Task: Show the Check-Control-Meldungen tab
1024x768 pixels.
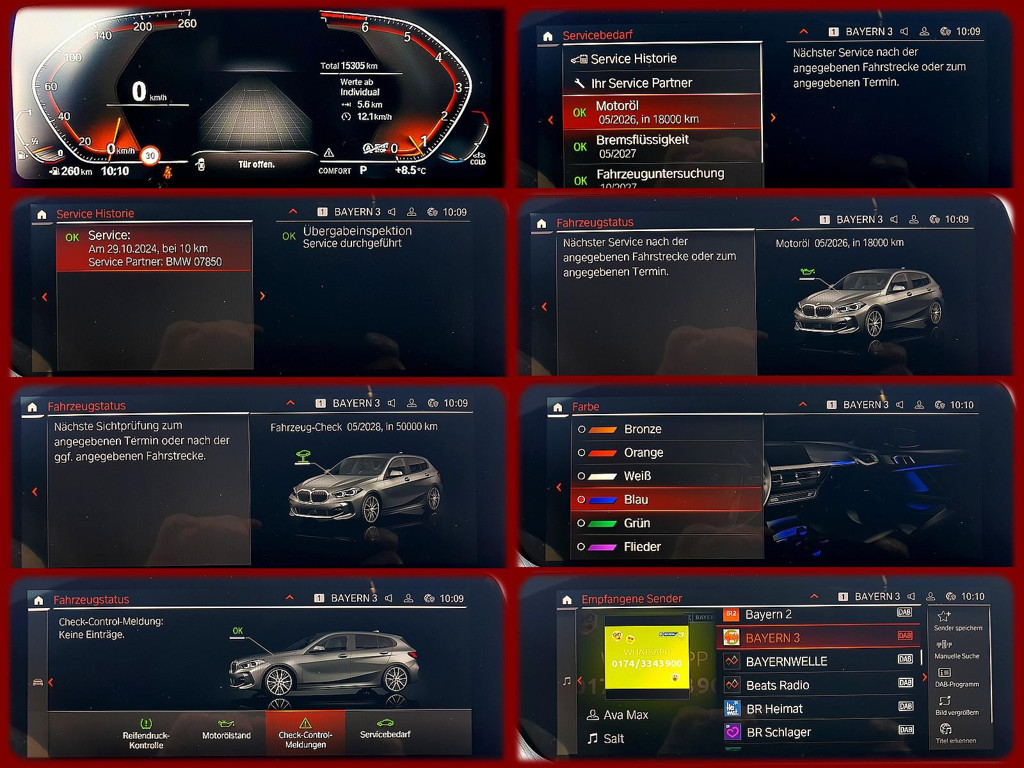Action: 305,733
